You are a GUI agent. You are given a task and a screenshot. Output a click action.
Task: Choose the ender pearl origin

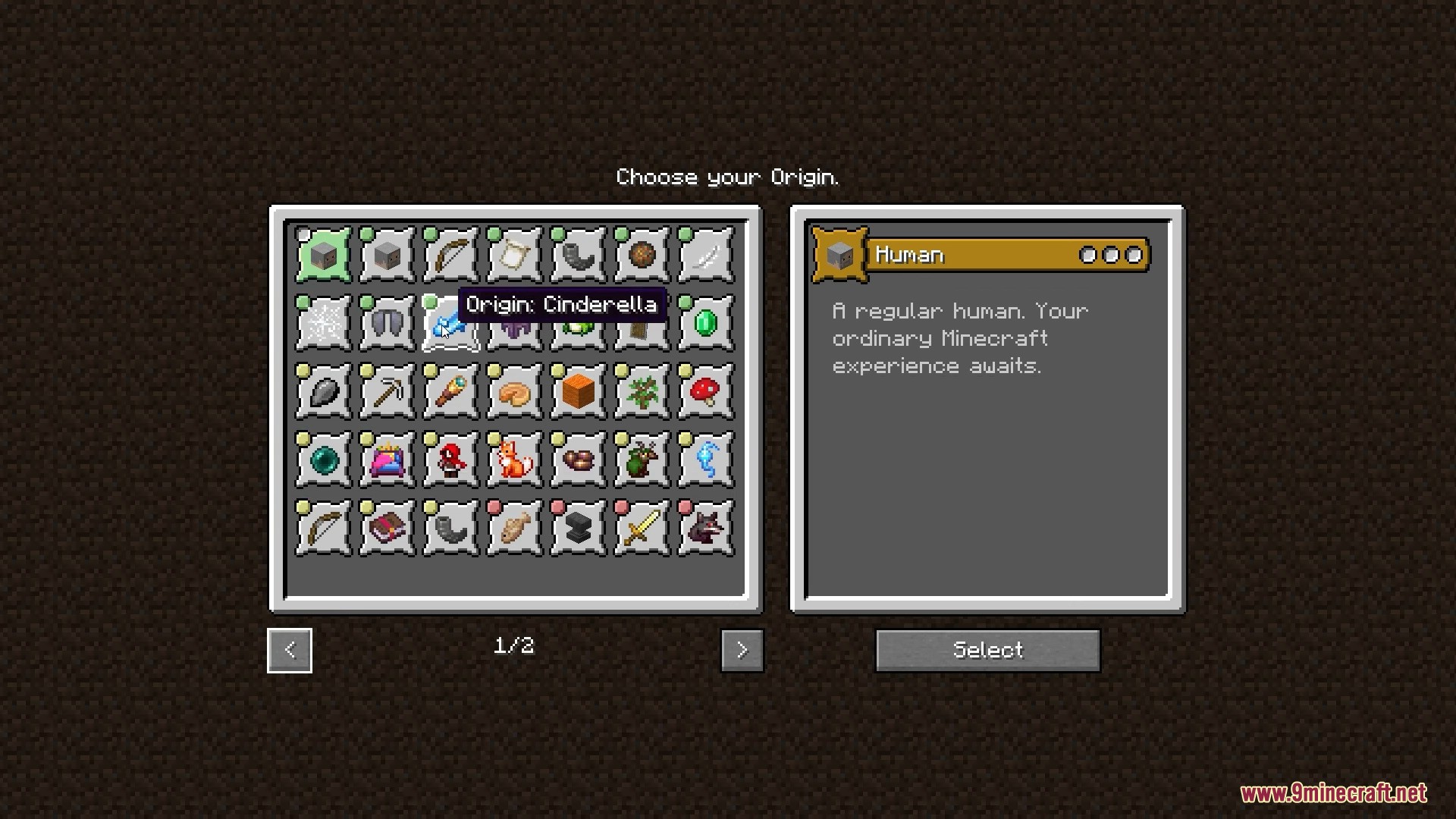tap(323, 460)
